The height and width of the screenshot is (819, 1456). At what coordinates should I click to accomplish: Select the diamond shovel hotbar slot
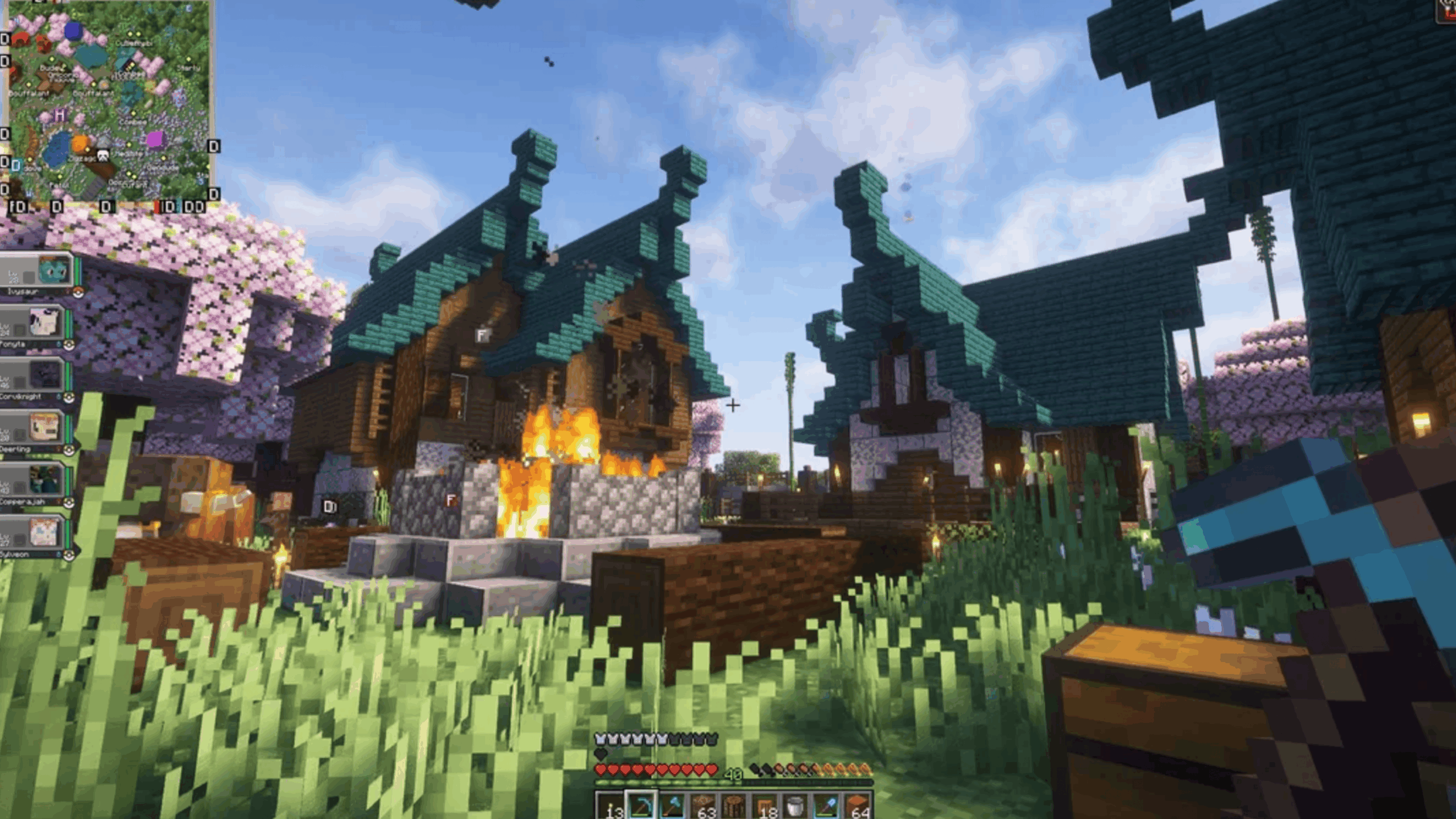[826, 805]
